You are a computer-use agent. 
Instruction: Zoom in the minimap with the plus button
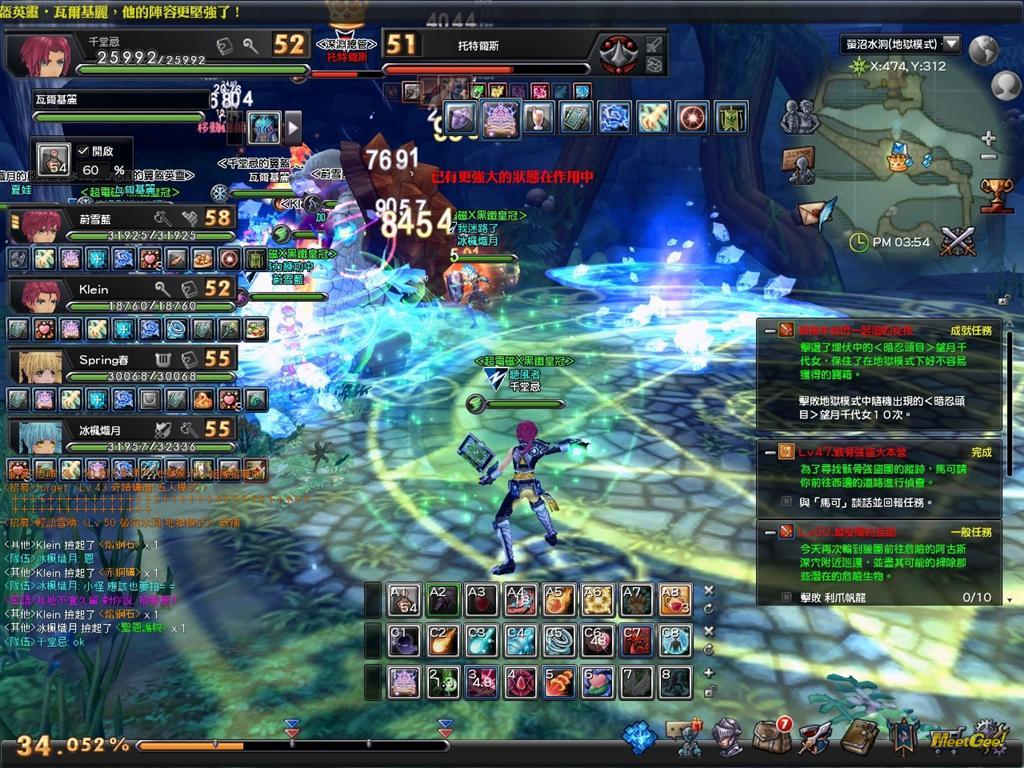pyautogui.click(x=988, y=138)
